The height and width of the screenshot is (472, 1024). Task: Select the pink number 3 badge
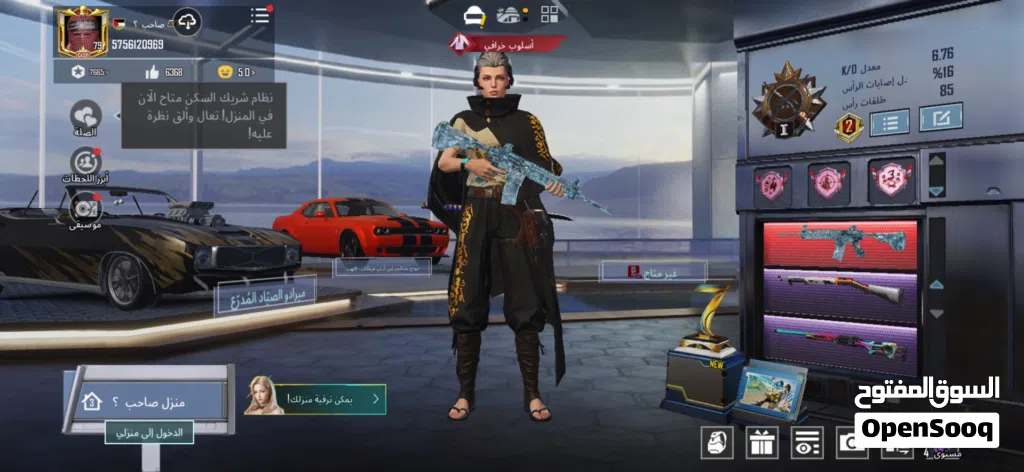pos(891,180)
